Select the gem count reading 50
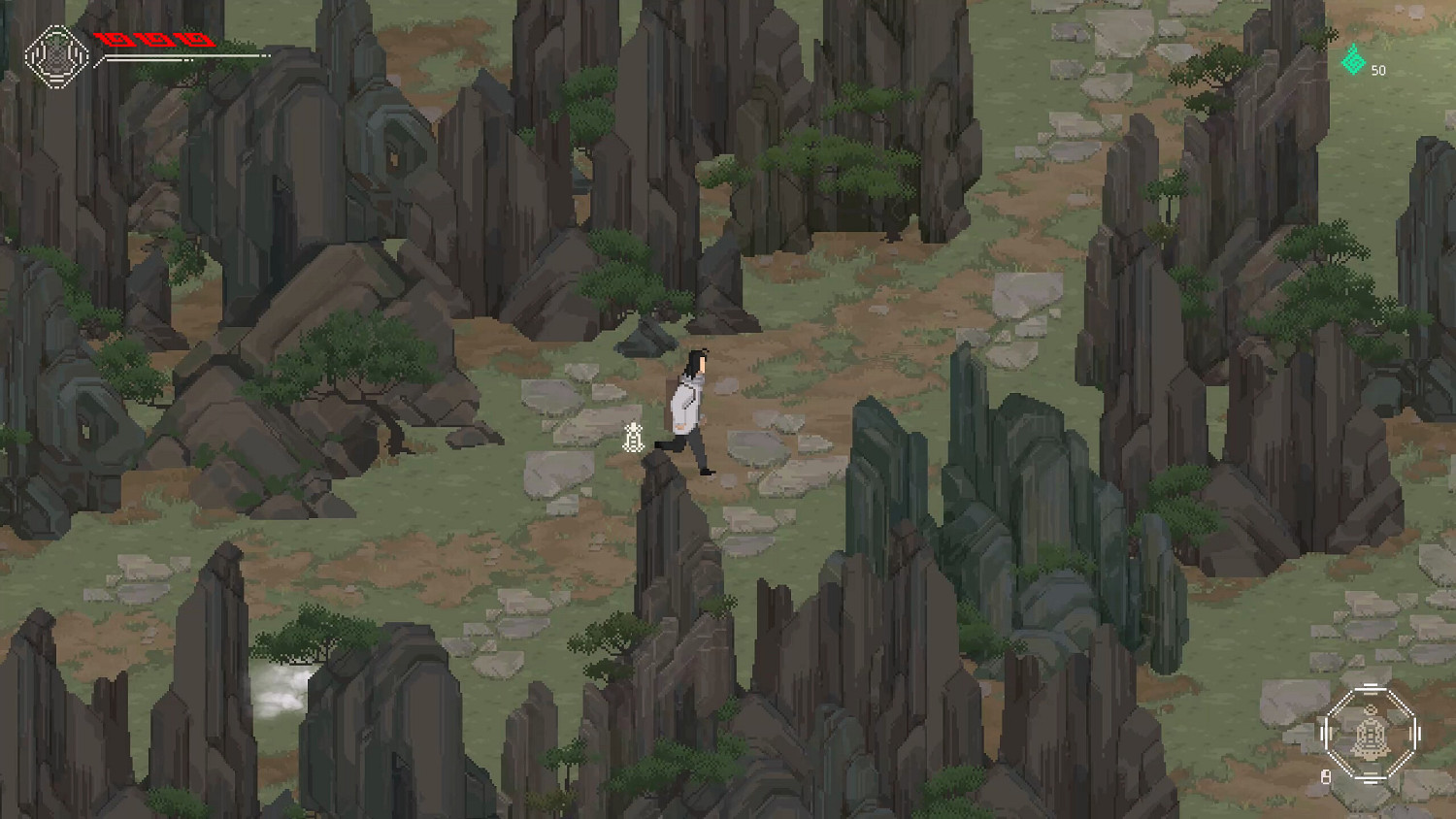 point(1378,70)
